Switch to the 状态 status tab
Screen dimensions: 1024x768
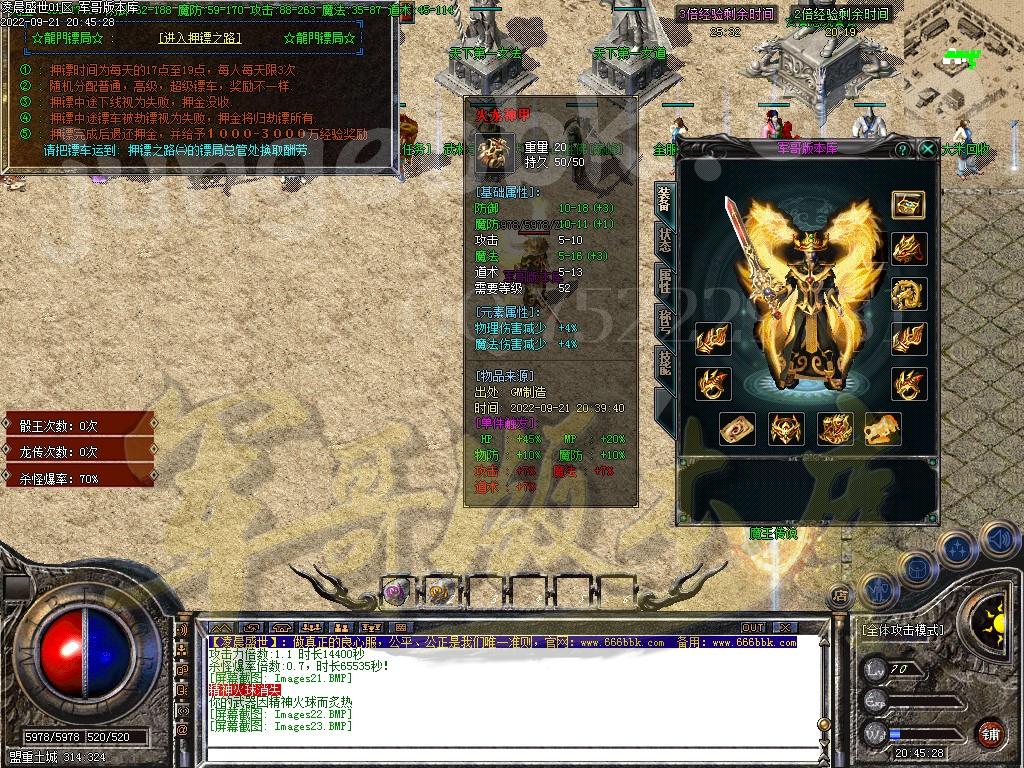point(664,239)
